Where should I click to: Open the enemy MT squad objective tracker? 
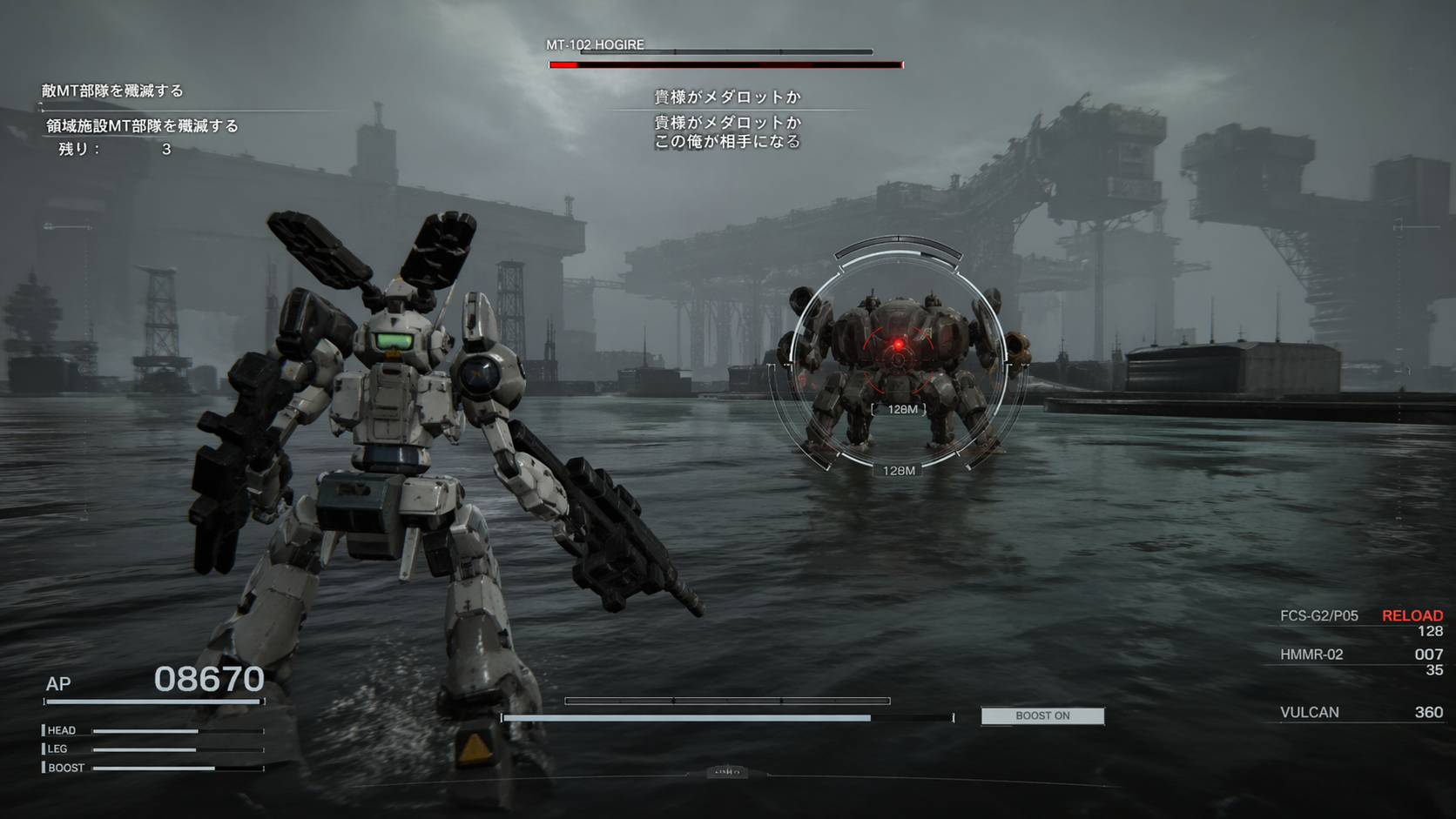(x=112, y=91)
